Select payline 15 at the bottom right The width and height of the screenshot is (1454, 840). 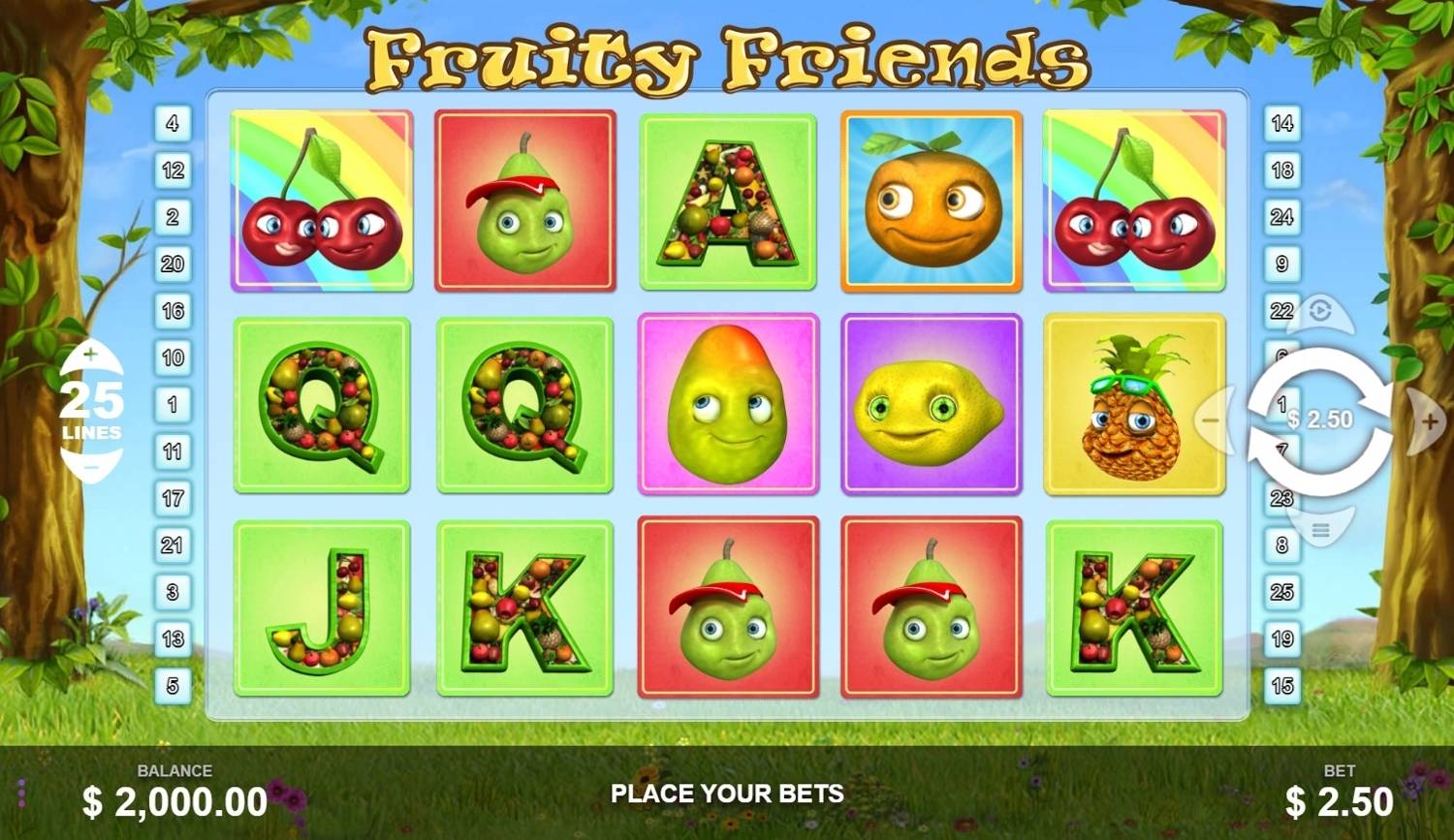click(1281, 684)
